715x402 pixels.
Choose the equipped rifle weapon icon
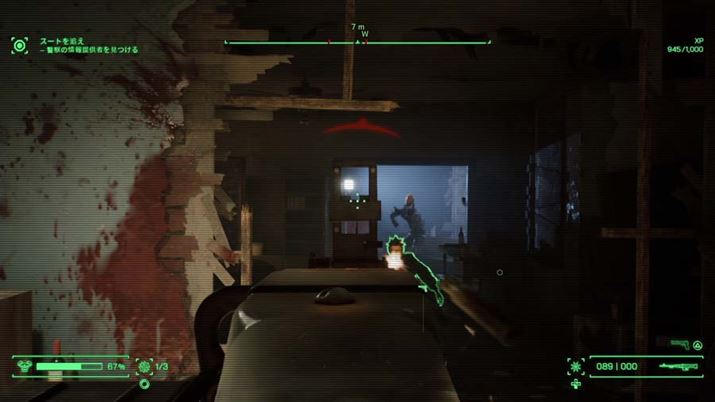[x=676, y=367]
